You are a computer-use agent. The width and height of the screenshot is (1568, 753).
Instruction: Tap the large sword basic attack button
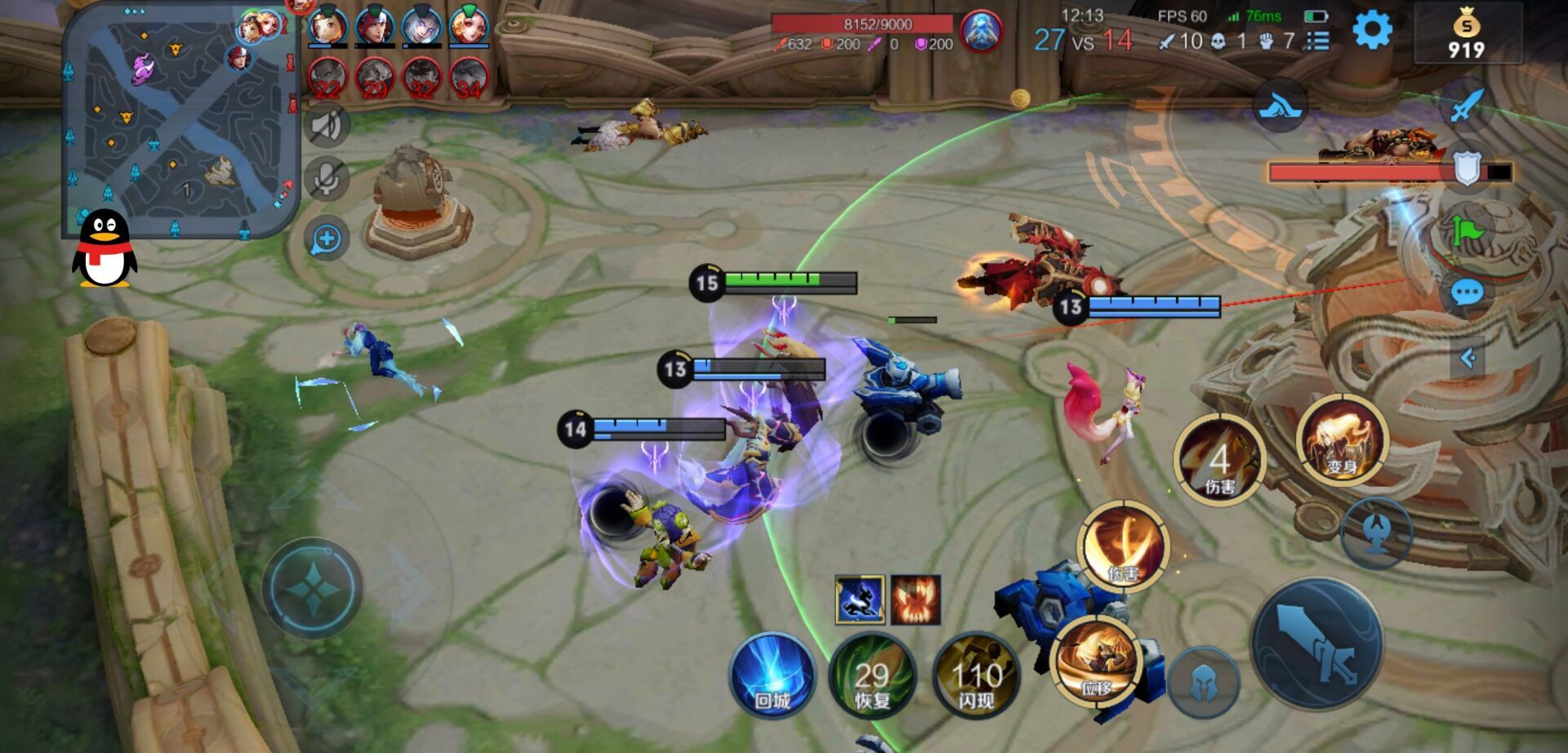pos(1316,644)
